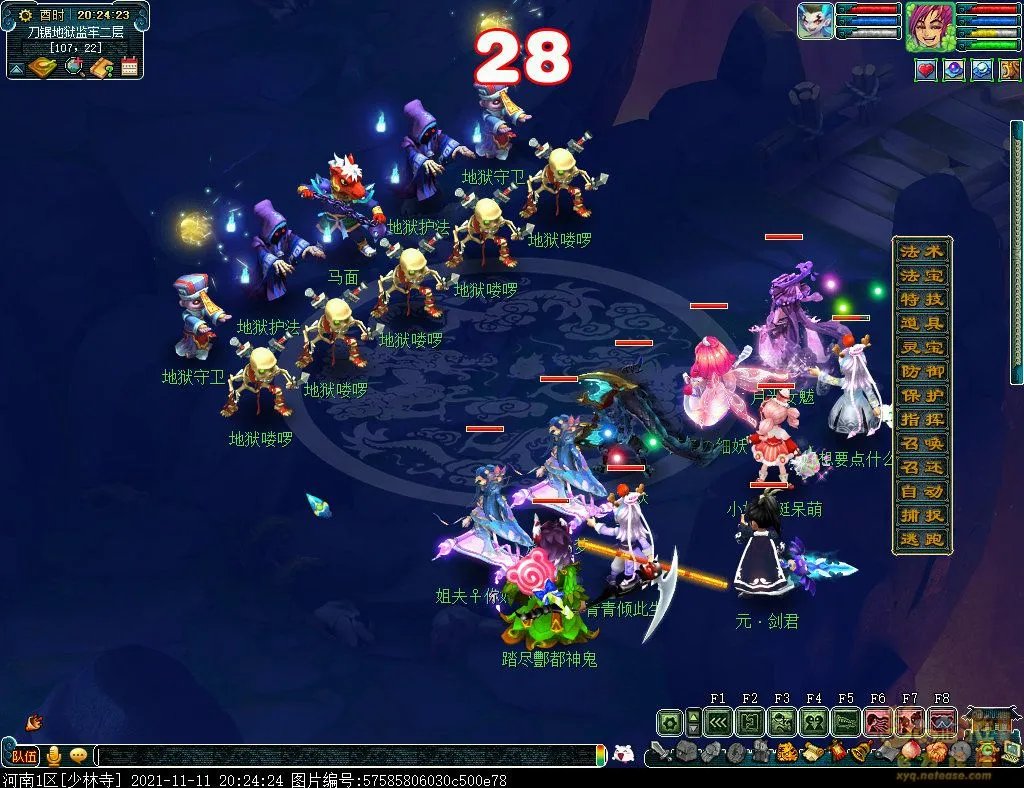This screenshot has width=1024, height=788.
Task: Choose 法术 (spell) from the battle menu
Action: (x=921, y=251)
